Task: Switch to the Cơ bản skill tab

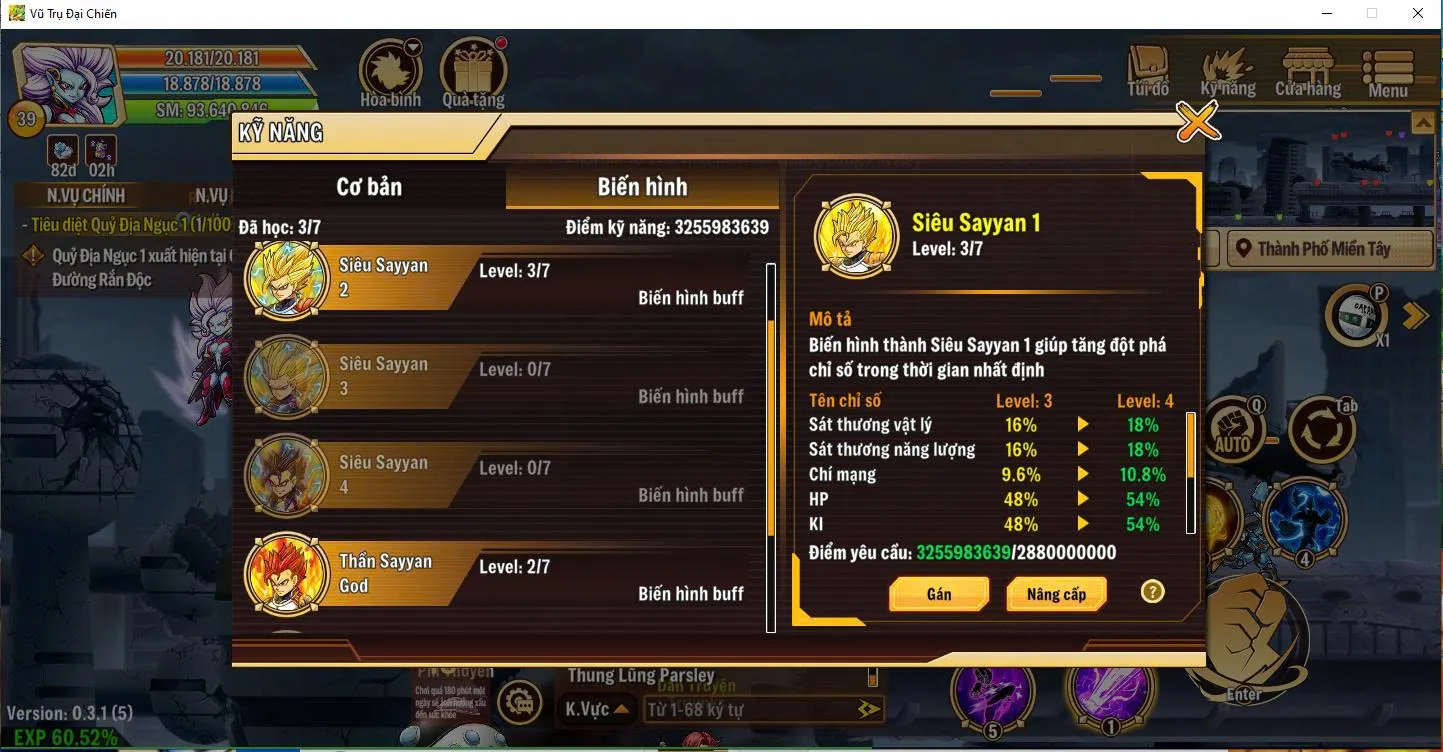Action: [370, 186]
